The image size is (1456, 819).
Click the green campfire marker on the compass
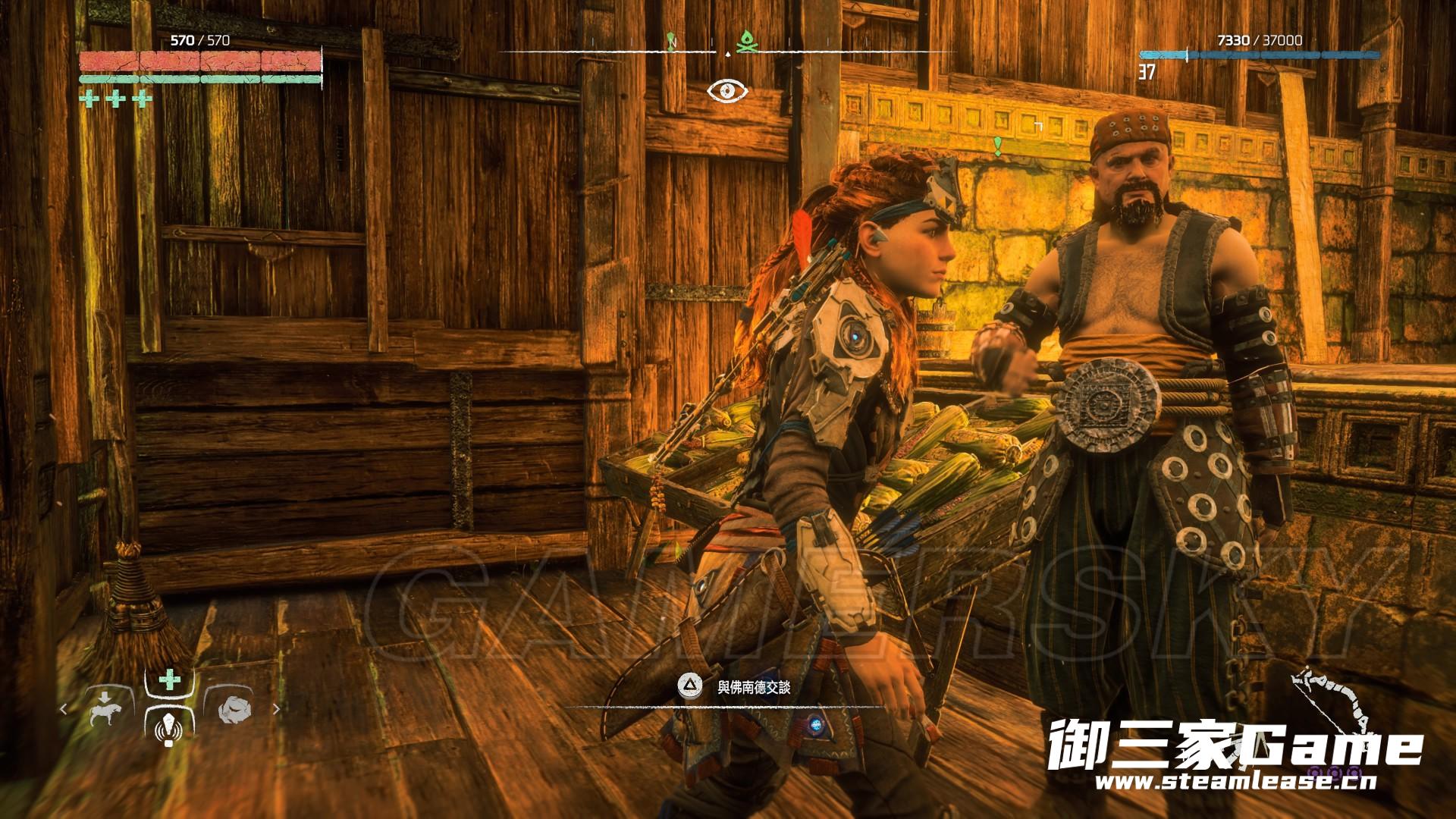[x=745, y=42]
